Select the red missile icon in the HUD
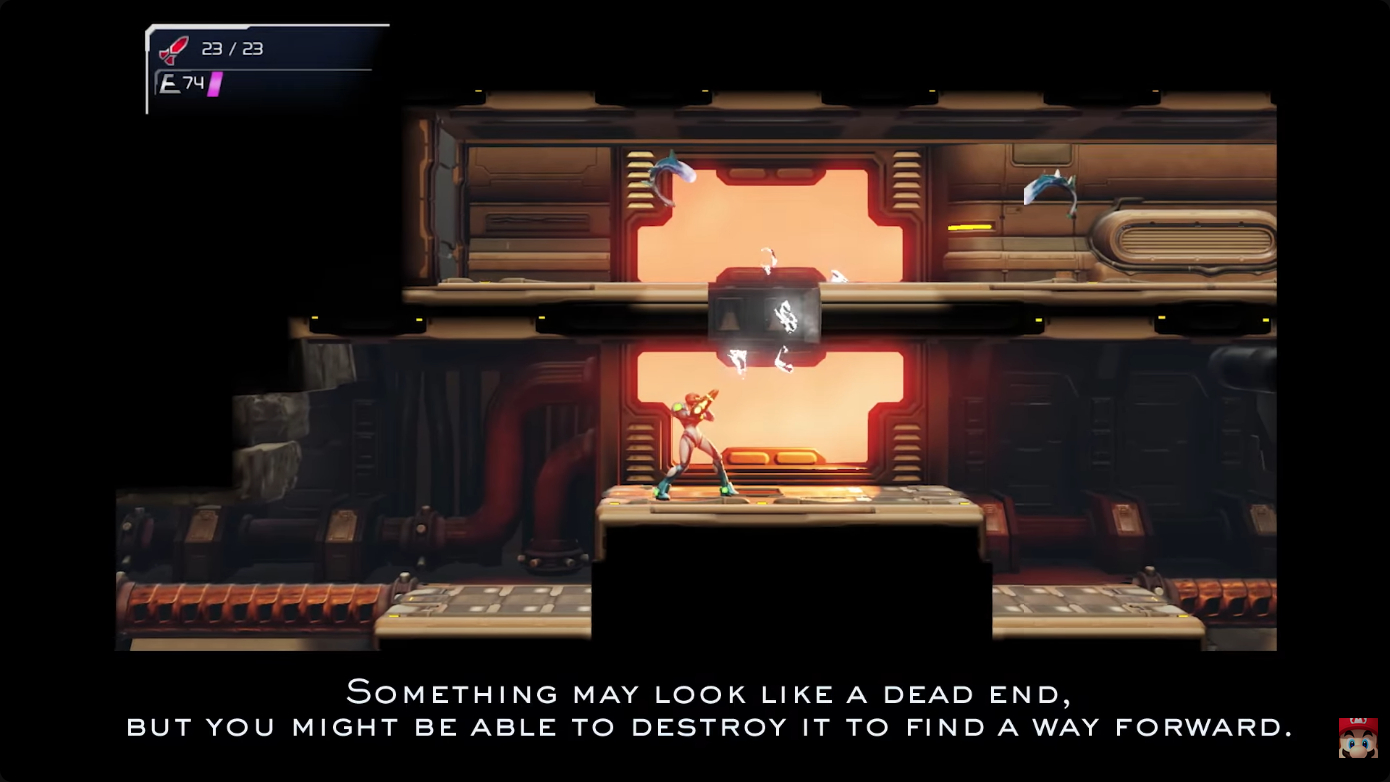The image size is (1390, 782). (174, 50)
